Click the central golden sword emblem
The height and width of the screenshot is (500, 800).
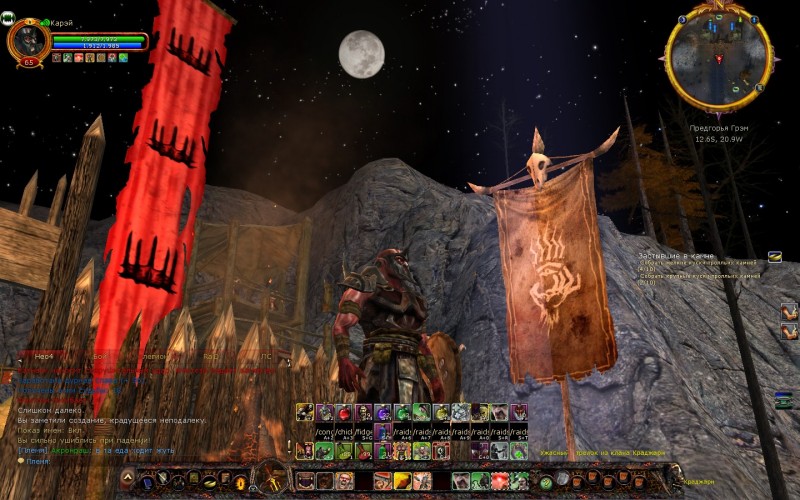point(271,478)
